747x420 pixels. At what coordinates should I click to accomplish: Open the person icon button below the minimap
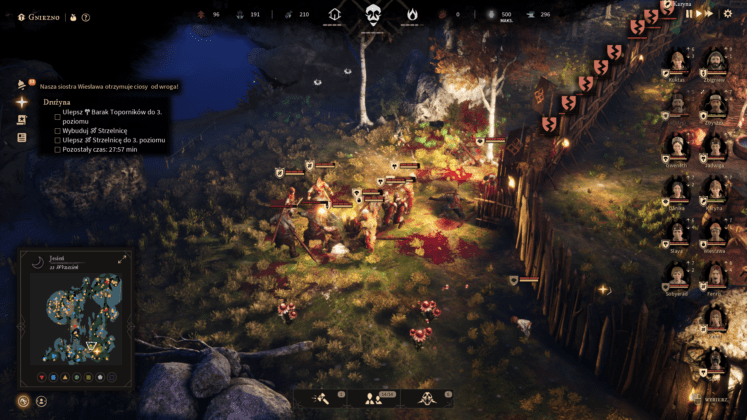42,401
